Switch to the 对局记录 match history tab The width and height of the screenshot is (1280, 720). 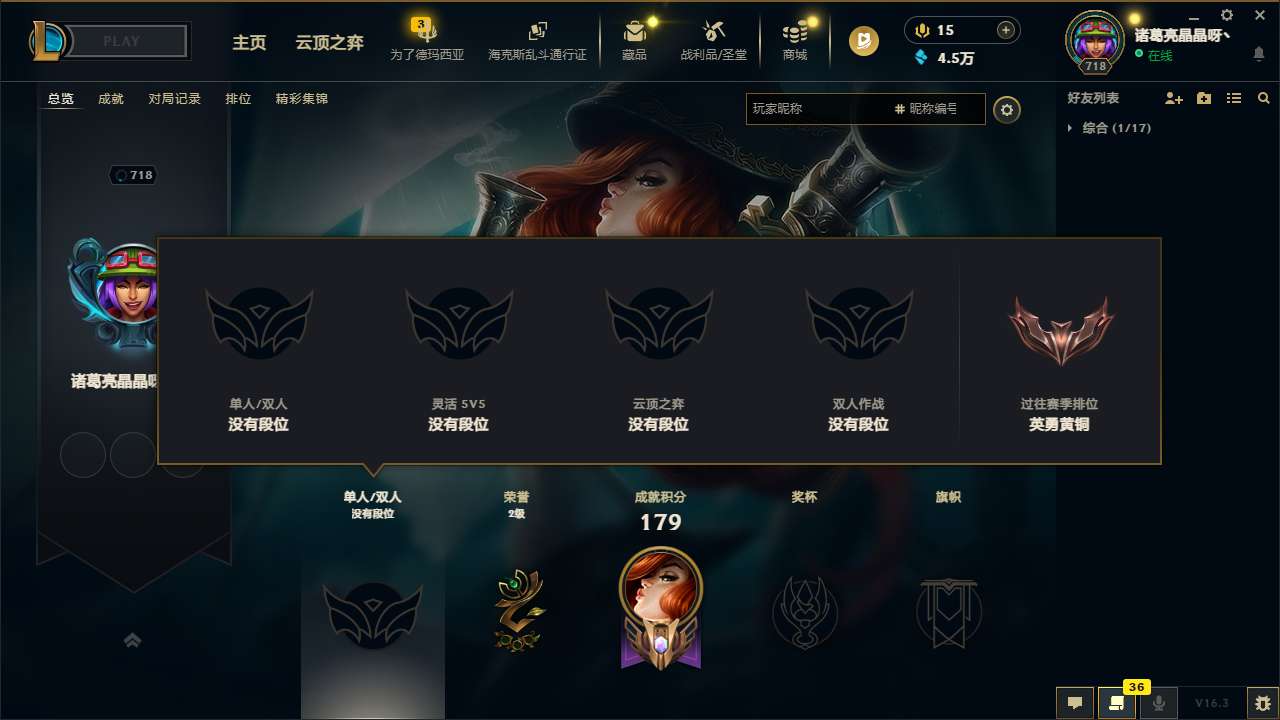(174, 99)
